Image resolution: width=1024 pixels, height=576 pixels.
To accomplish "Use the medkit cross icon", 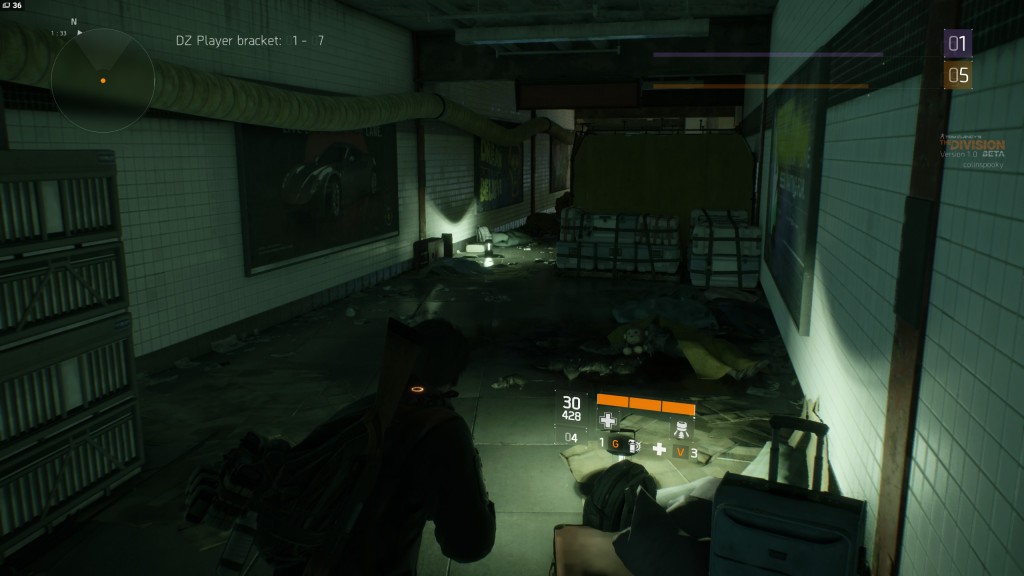I will (x=659, y=449).
